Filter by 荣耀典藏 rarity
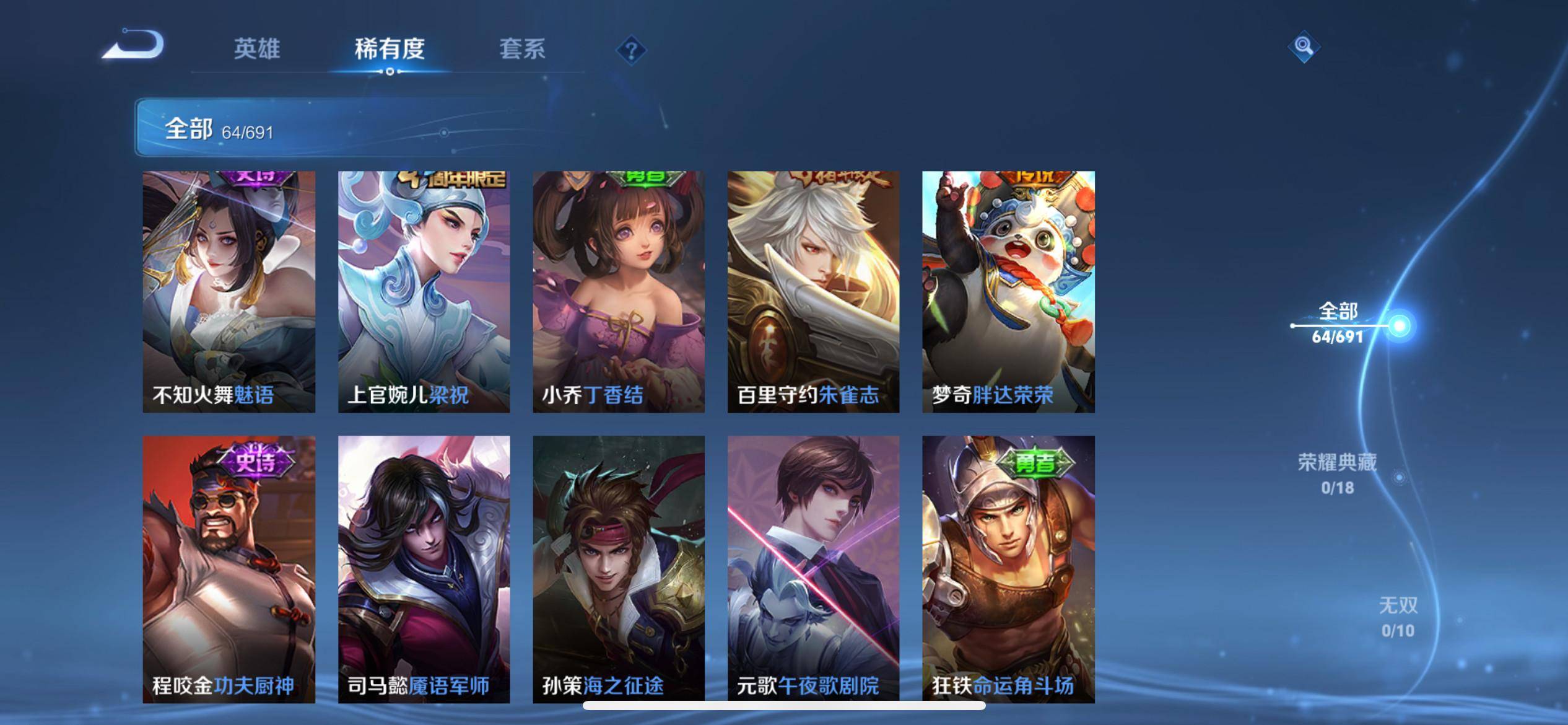This screenshot has height=725, width=1568. [1338, 473]
